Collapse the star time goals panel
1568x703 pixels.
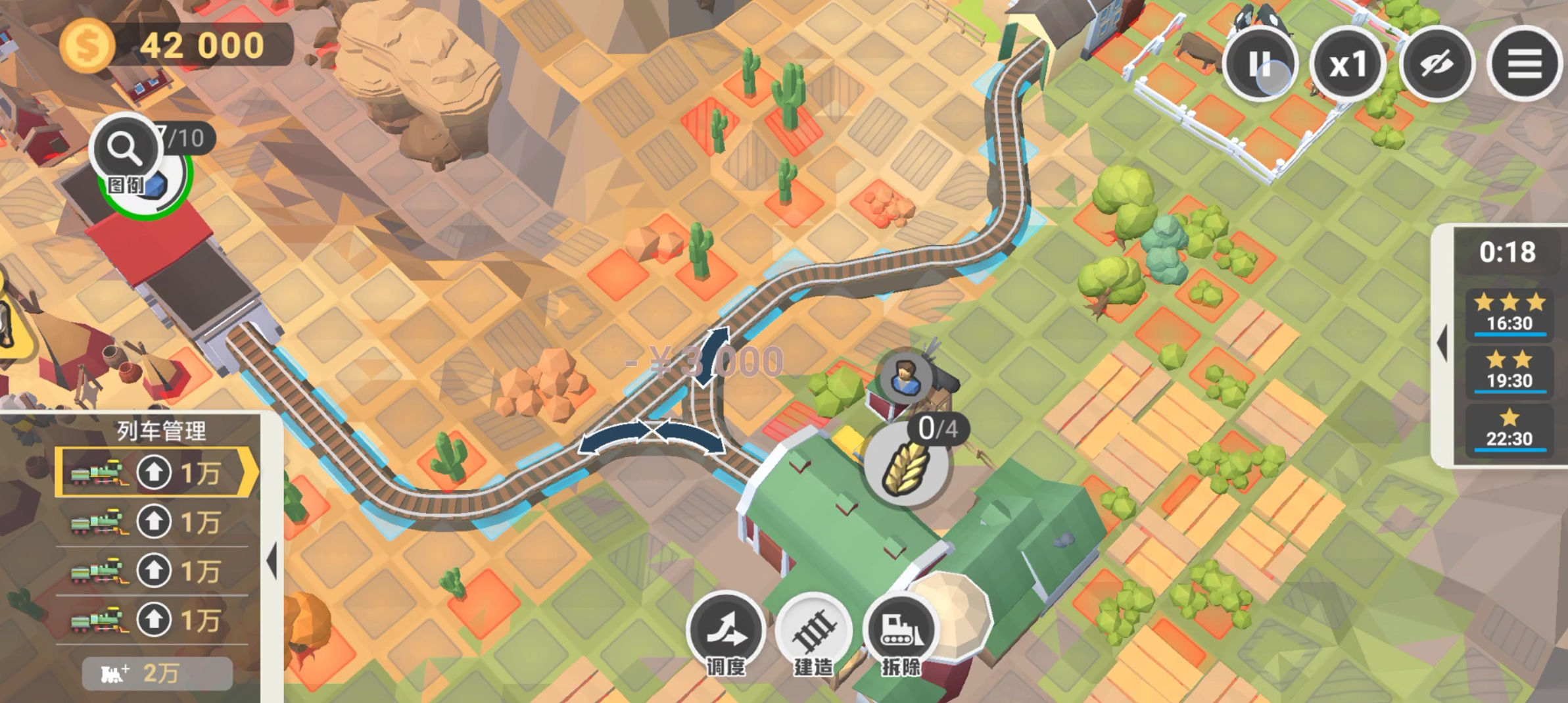point(1442,343)
